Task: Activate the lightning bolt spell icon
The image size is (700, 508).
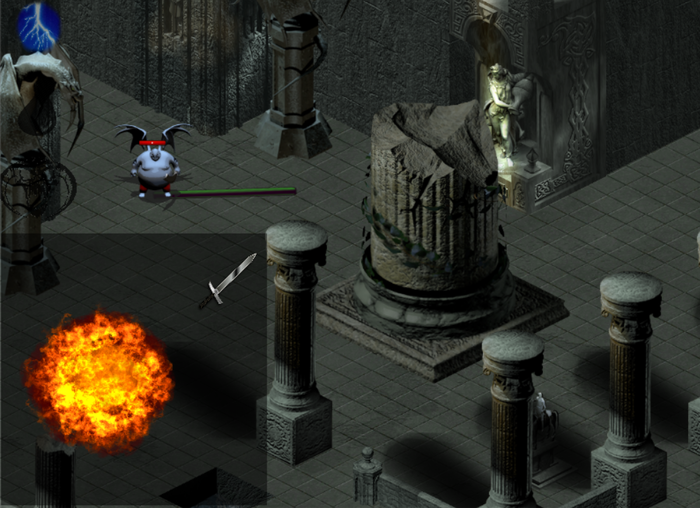Action: click(x=39, y=24)
